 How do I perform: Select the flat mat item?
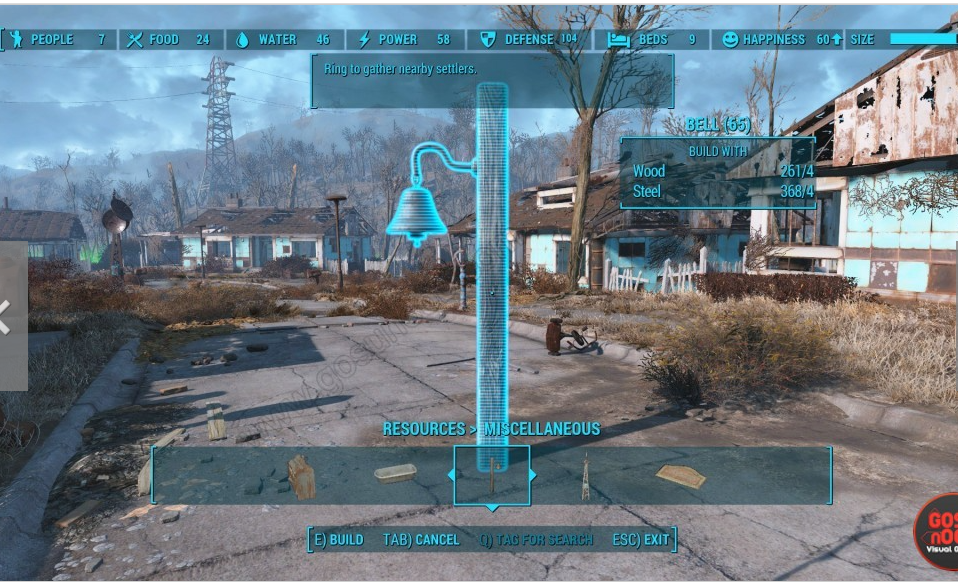(680, 476)
